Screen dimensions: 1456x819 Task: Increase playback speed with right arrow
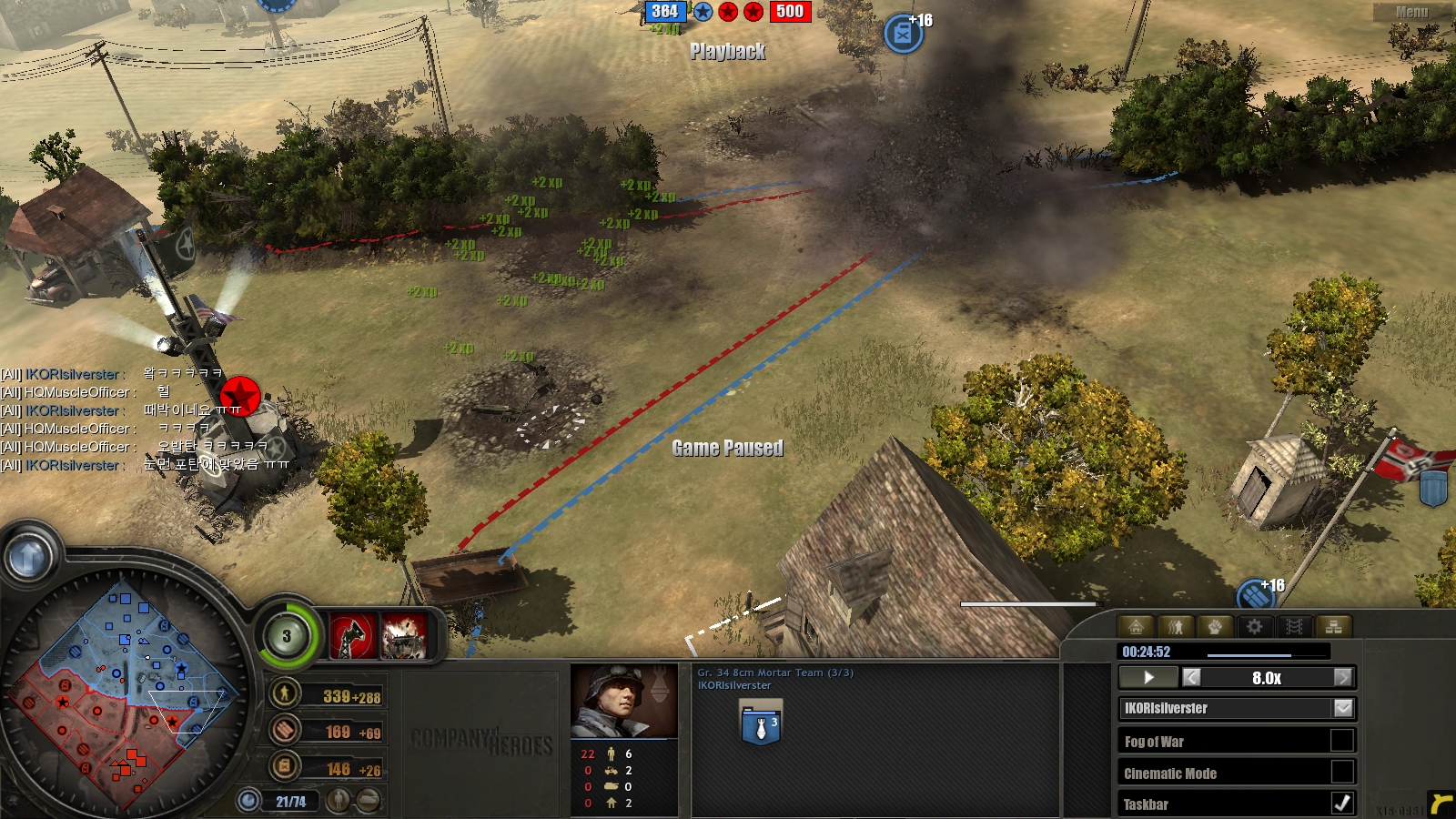1342,678
